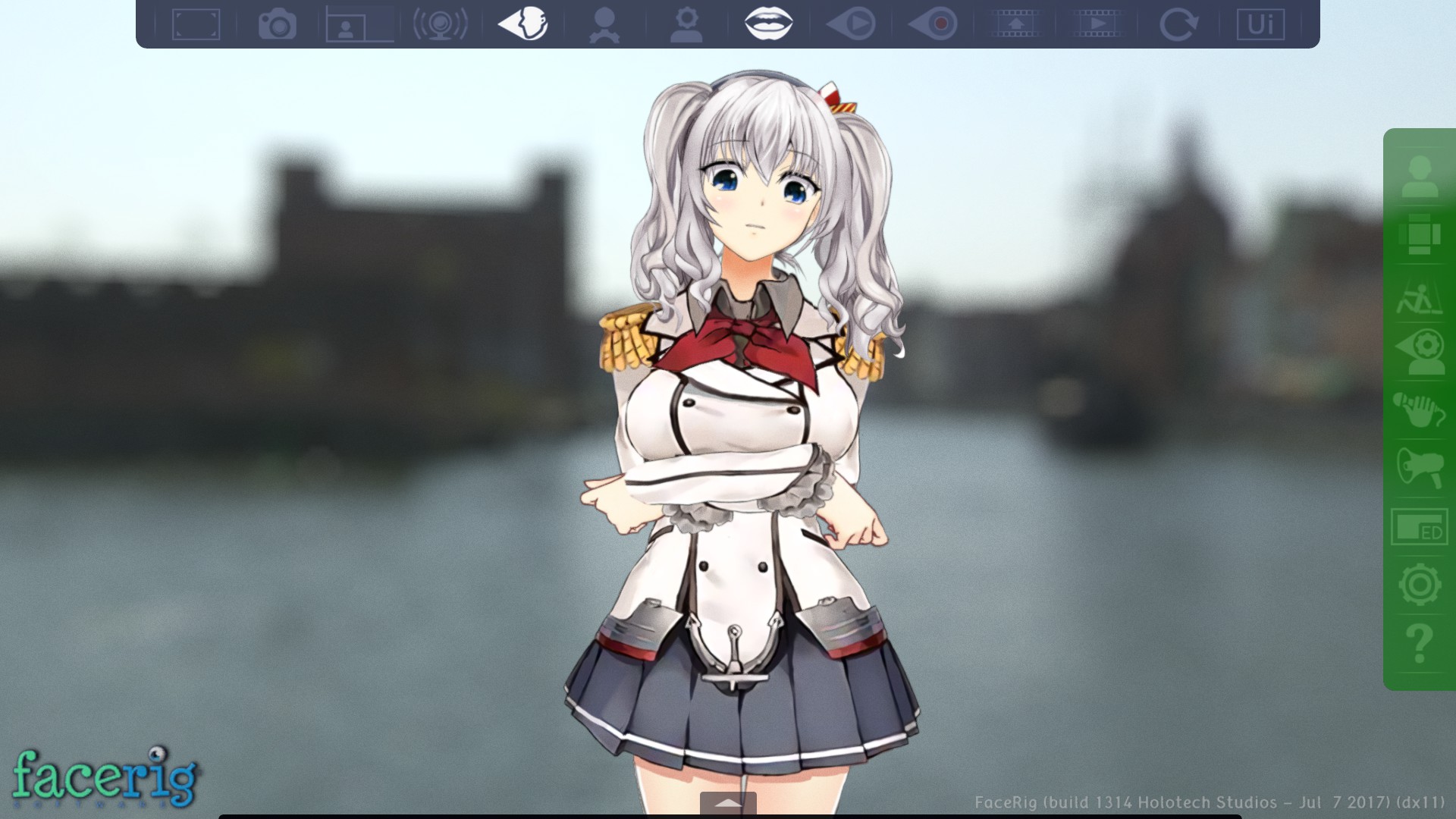
Task: Expand the bottom panel with the arrow
Action: 730,802
